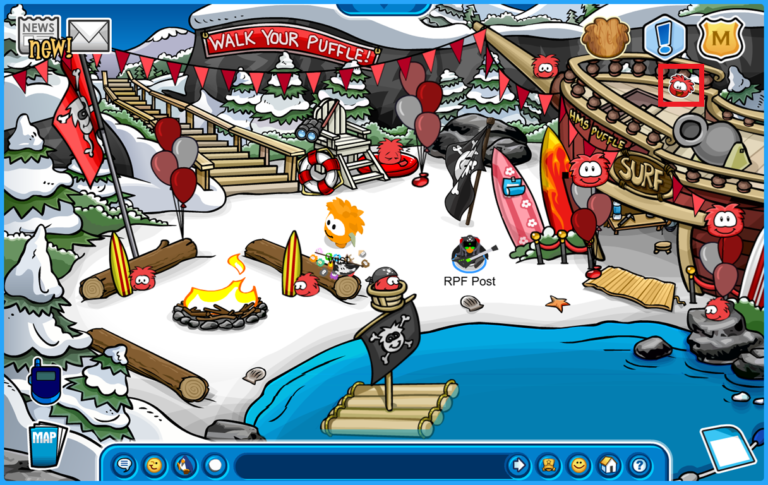
Task: Open the blue exclamation mark icon
Action: 663,38
